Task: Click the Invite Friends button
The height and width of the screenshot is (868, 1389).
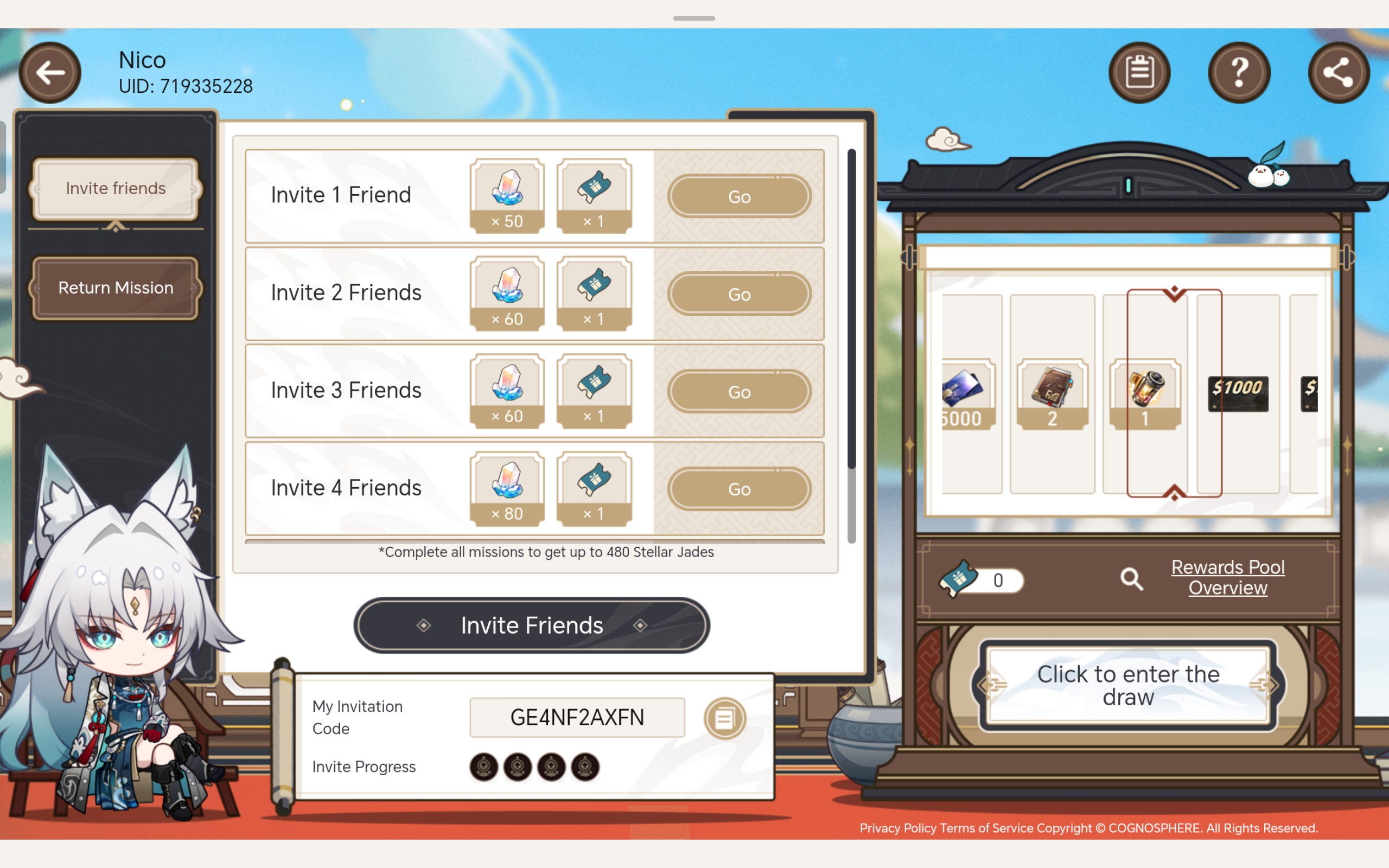Action: [x=531, y=625]
